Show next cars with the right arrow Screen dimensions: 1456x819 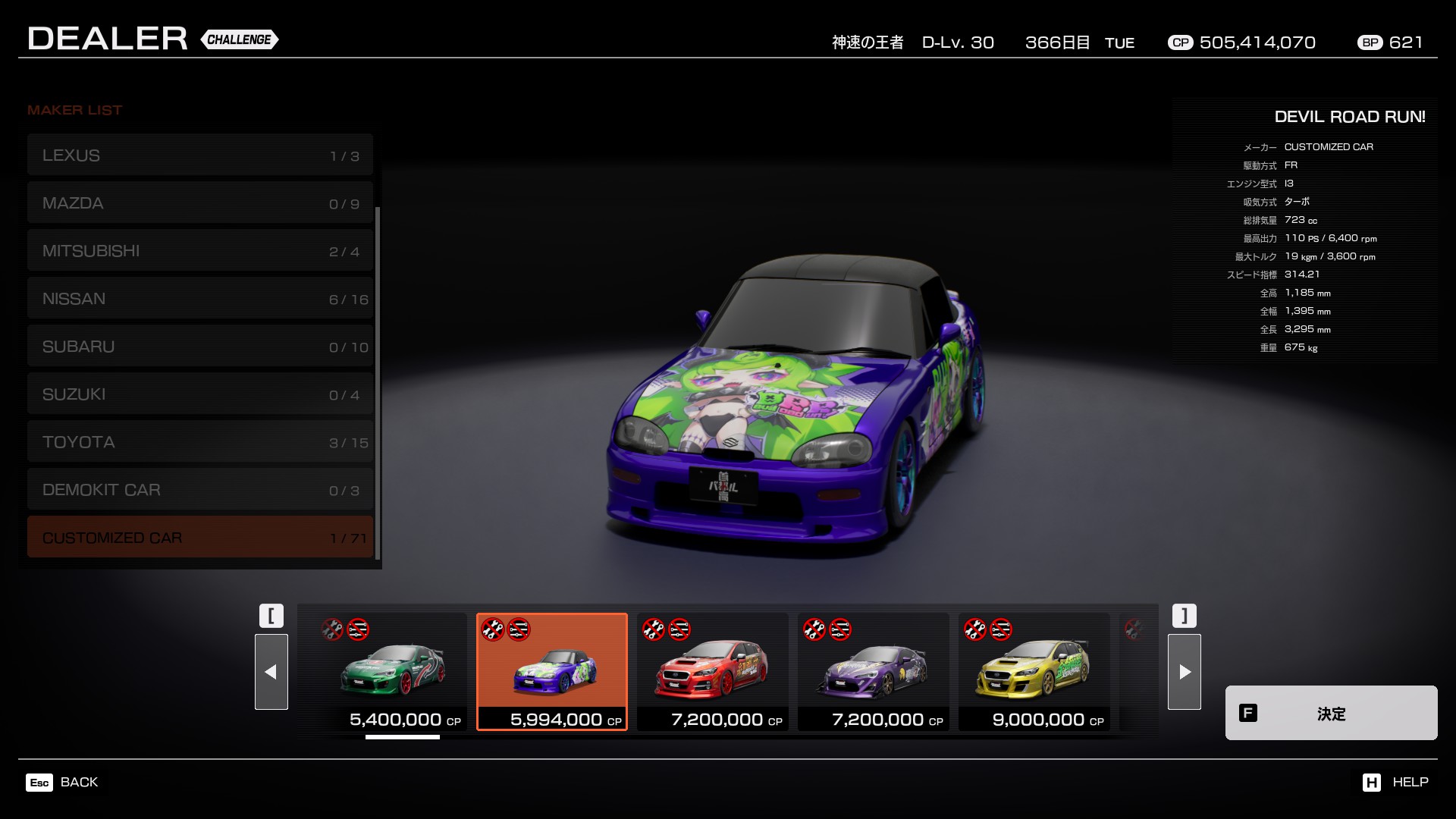click(1184, 672)
